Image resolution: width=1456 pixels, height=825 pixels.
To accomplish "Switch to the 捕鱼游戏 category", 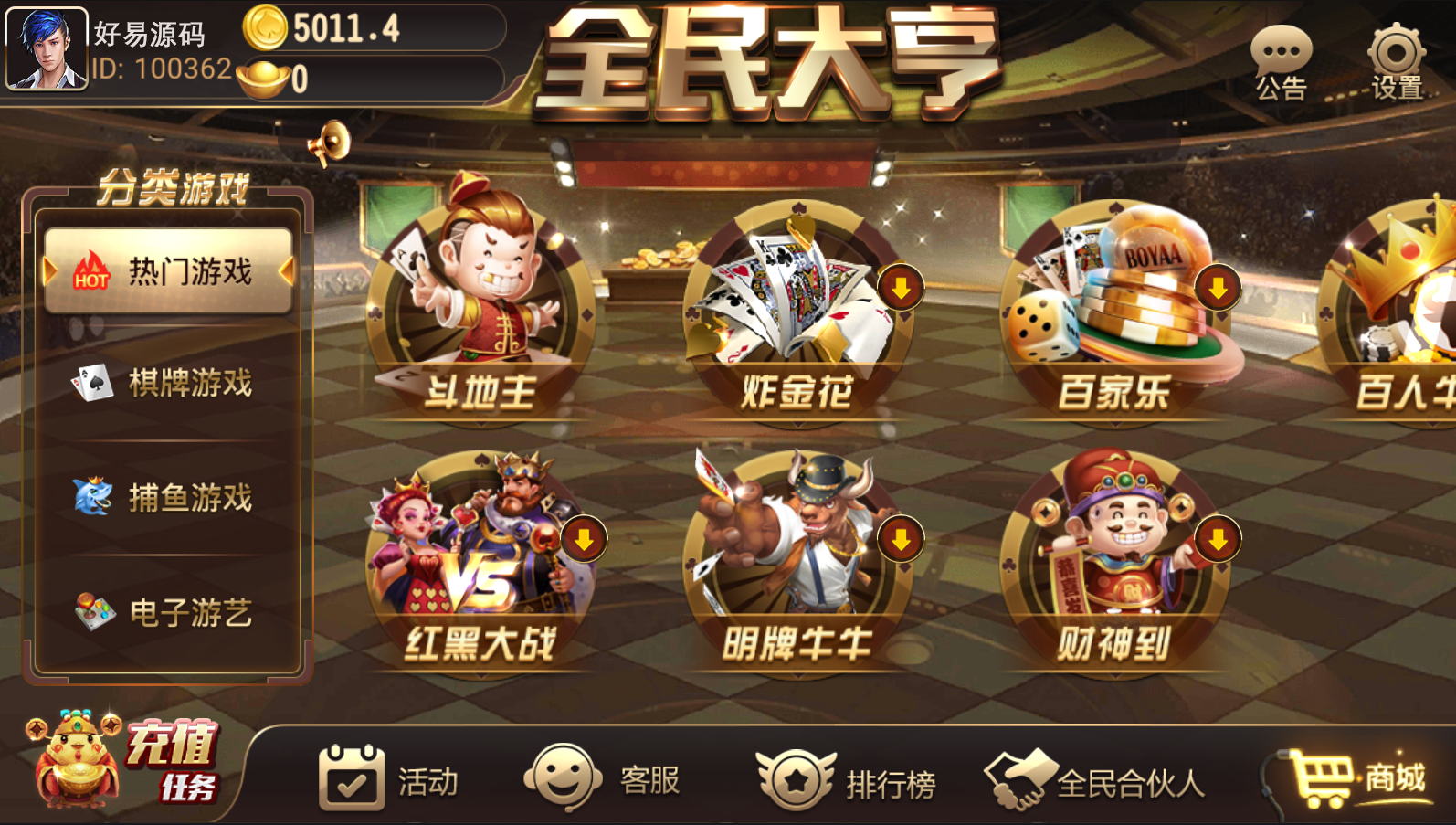I will [x=169, y=498].
